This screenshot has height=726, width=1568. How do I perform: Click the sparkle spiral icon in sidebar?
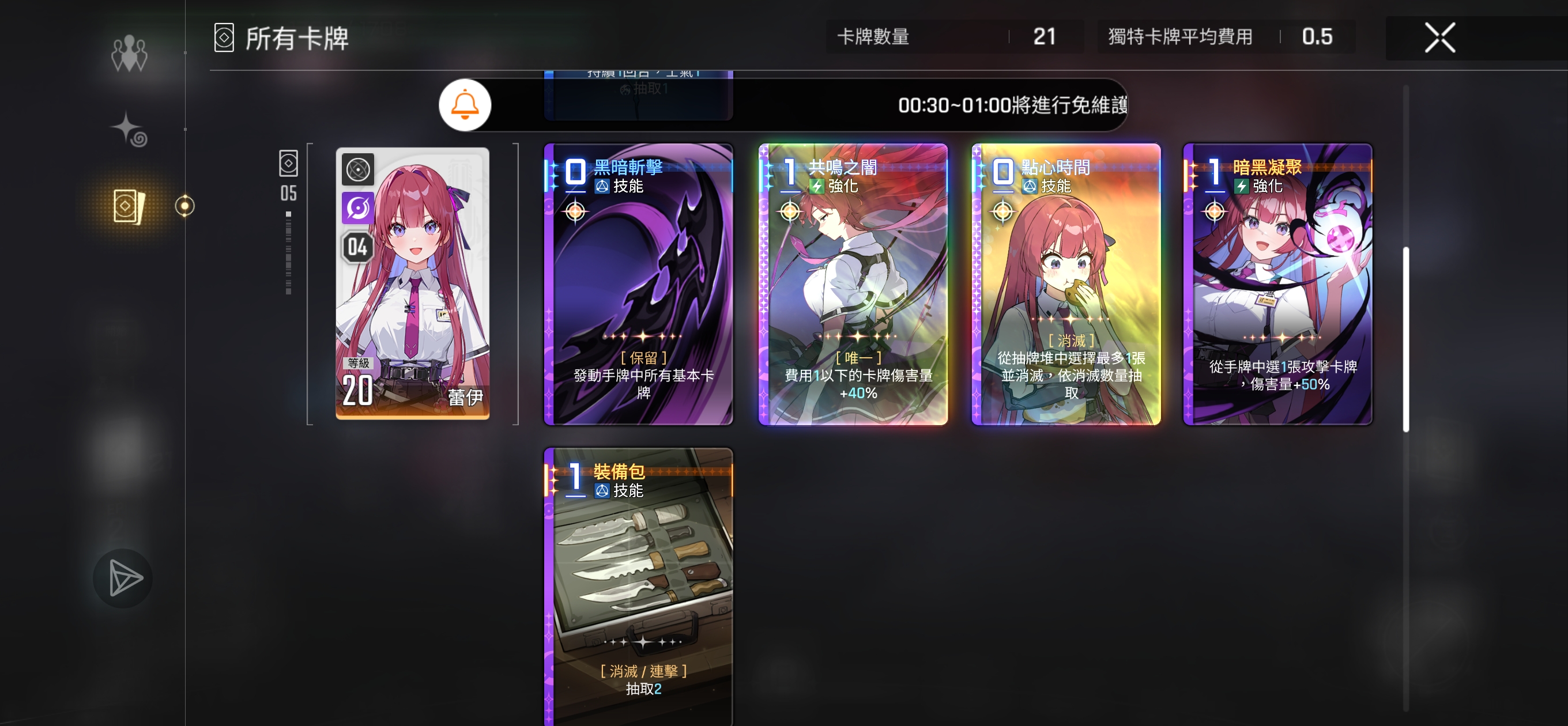tap(129, 130)
